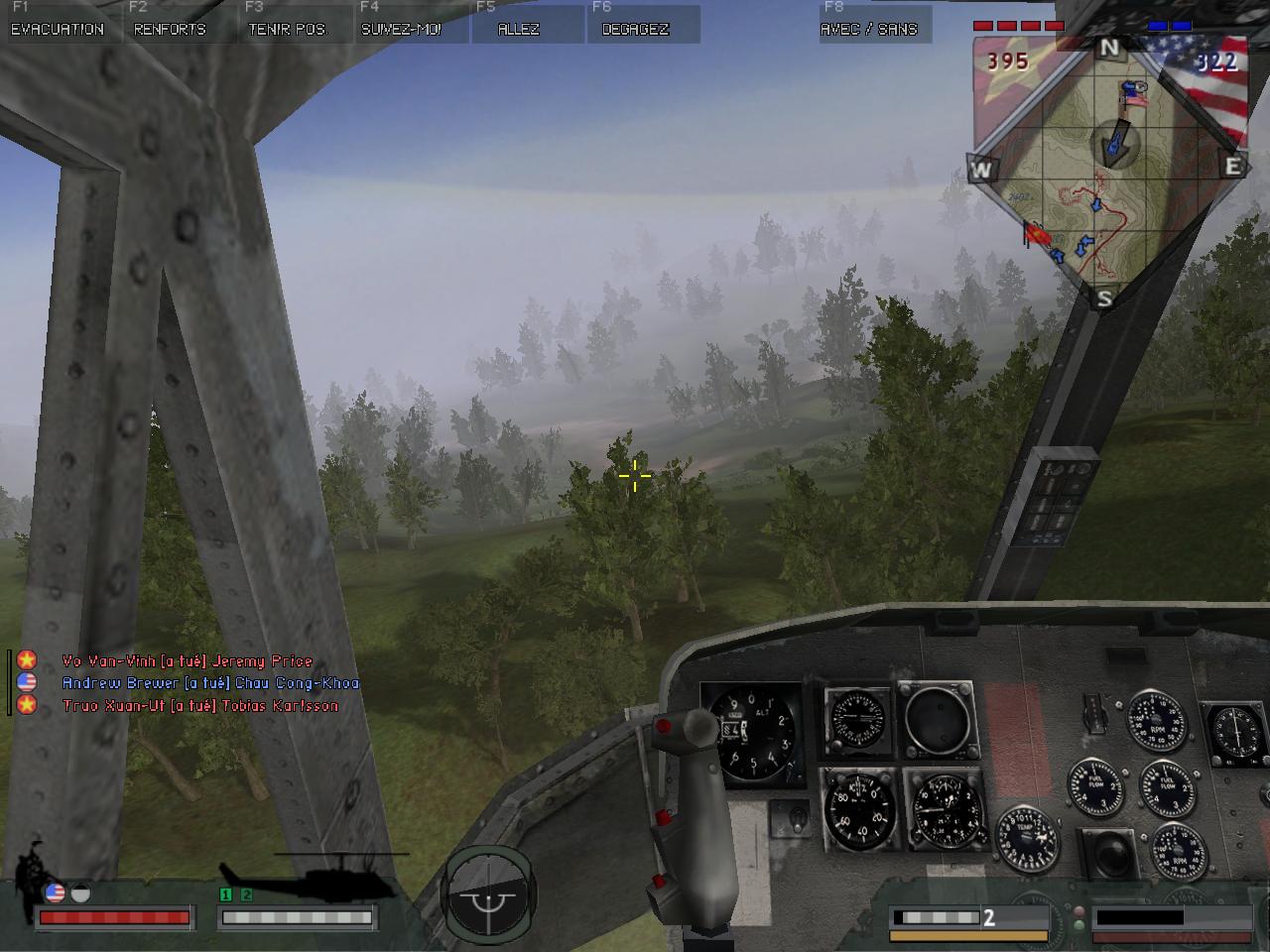Activate the Tenir Pos. command
This screenshot has height=952, width=1270.
tap(288, 29)
